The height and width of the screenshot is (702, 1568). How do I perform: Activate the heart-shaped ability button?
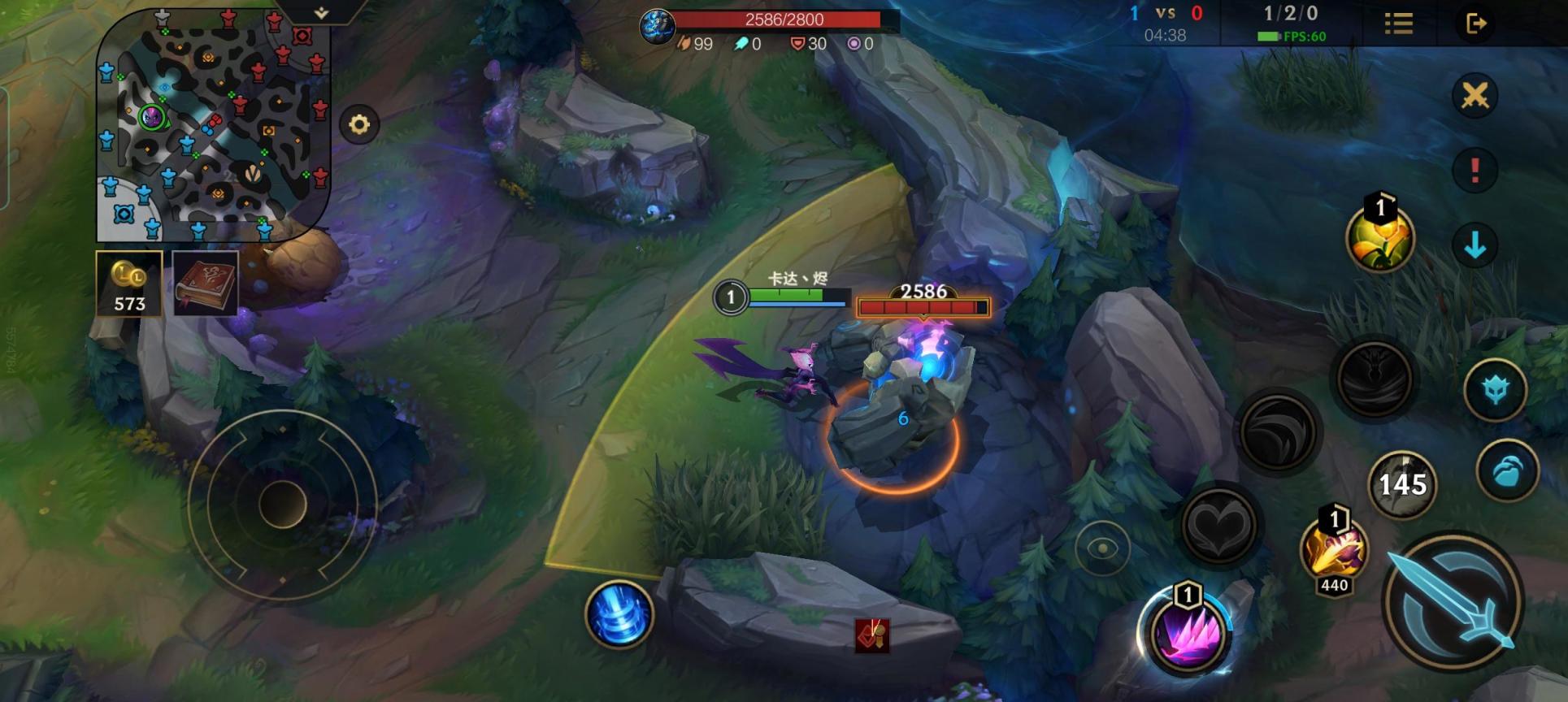click(1218, 525)
